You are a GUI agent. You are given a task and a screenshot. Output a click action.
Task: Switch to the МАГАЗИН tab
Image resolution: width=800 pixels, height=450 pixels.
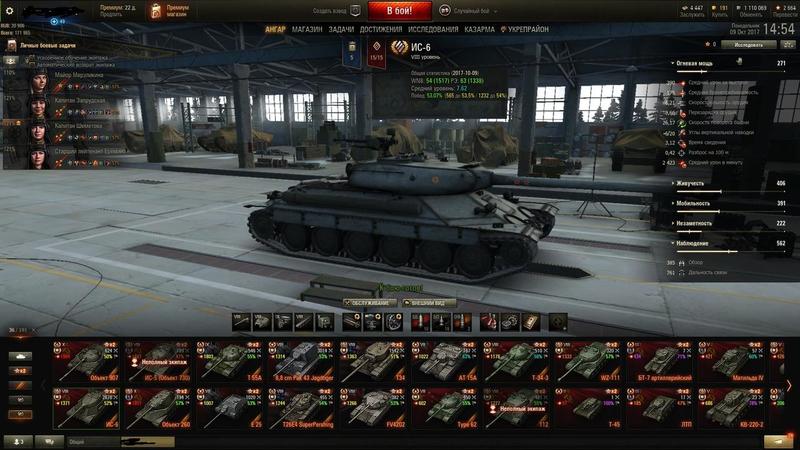(307, 30)
